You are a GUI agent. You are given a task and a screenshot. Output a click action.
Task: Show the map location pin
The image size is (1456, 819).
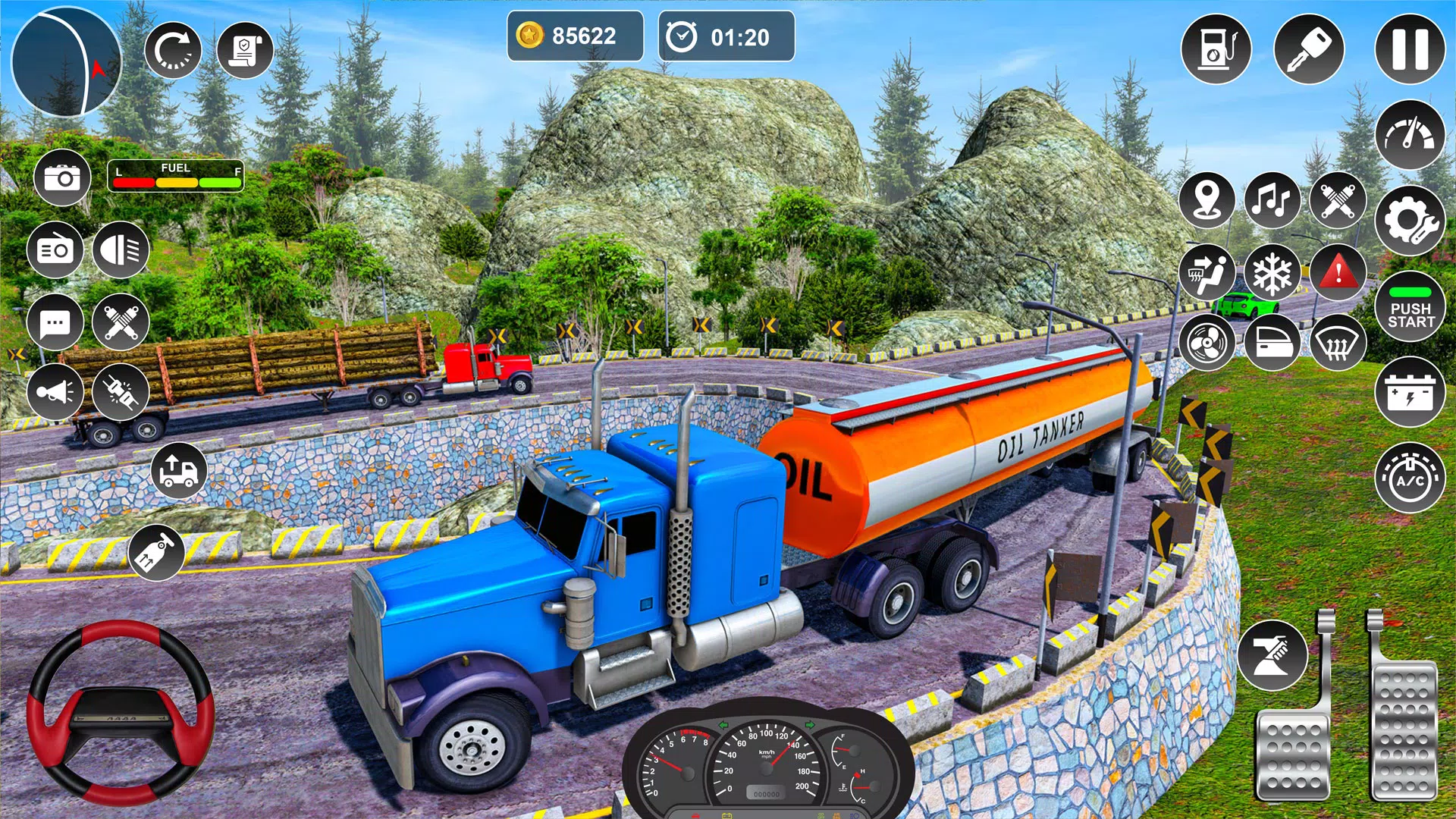pyautogui.click(x=1207, y=200)
